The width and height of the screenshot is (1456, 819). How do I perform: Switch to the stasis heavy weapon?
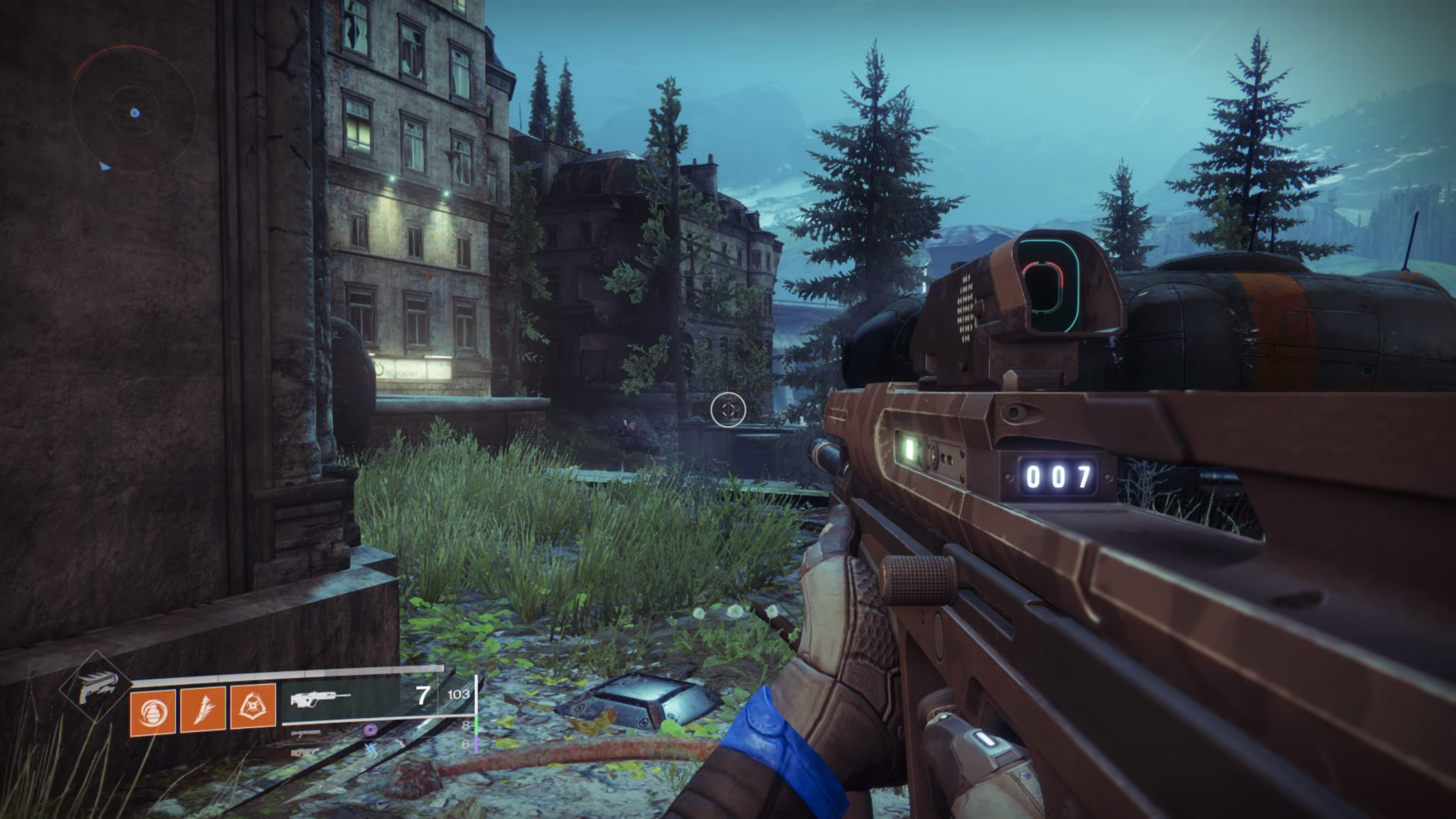point(306,752)
